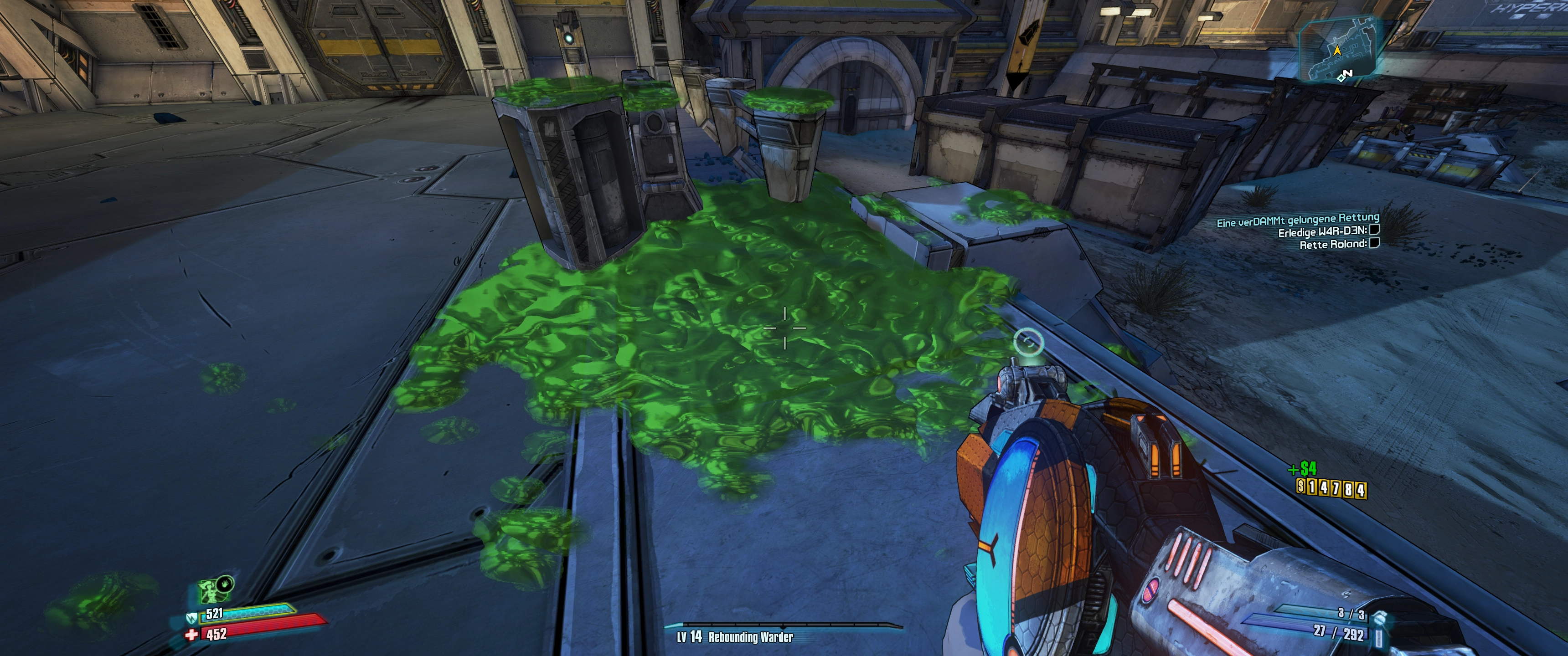Select the 'Eine verDAMMt gelungene Rettung' quest title

tap(1297, 220)
